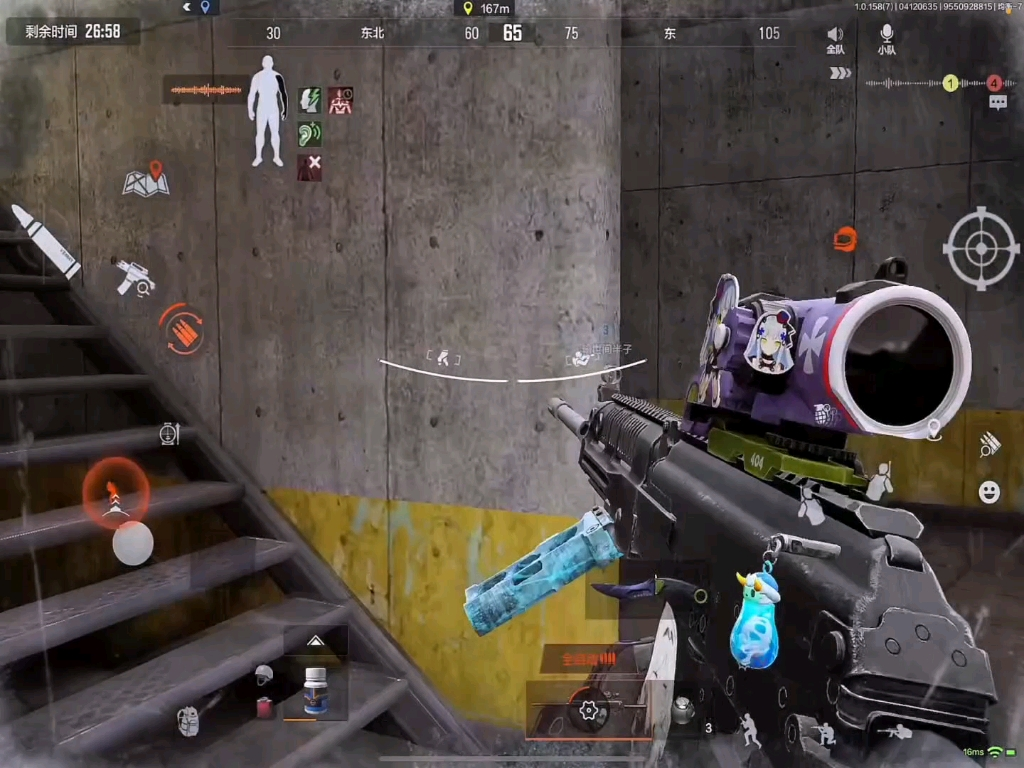
Task: Open the map with the location pin
Action: pyautogui.click(x=146, y=179)
